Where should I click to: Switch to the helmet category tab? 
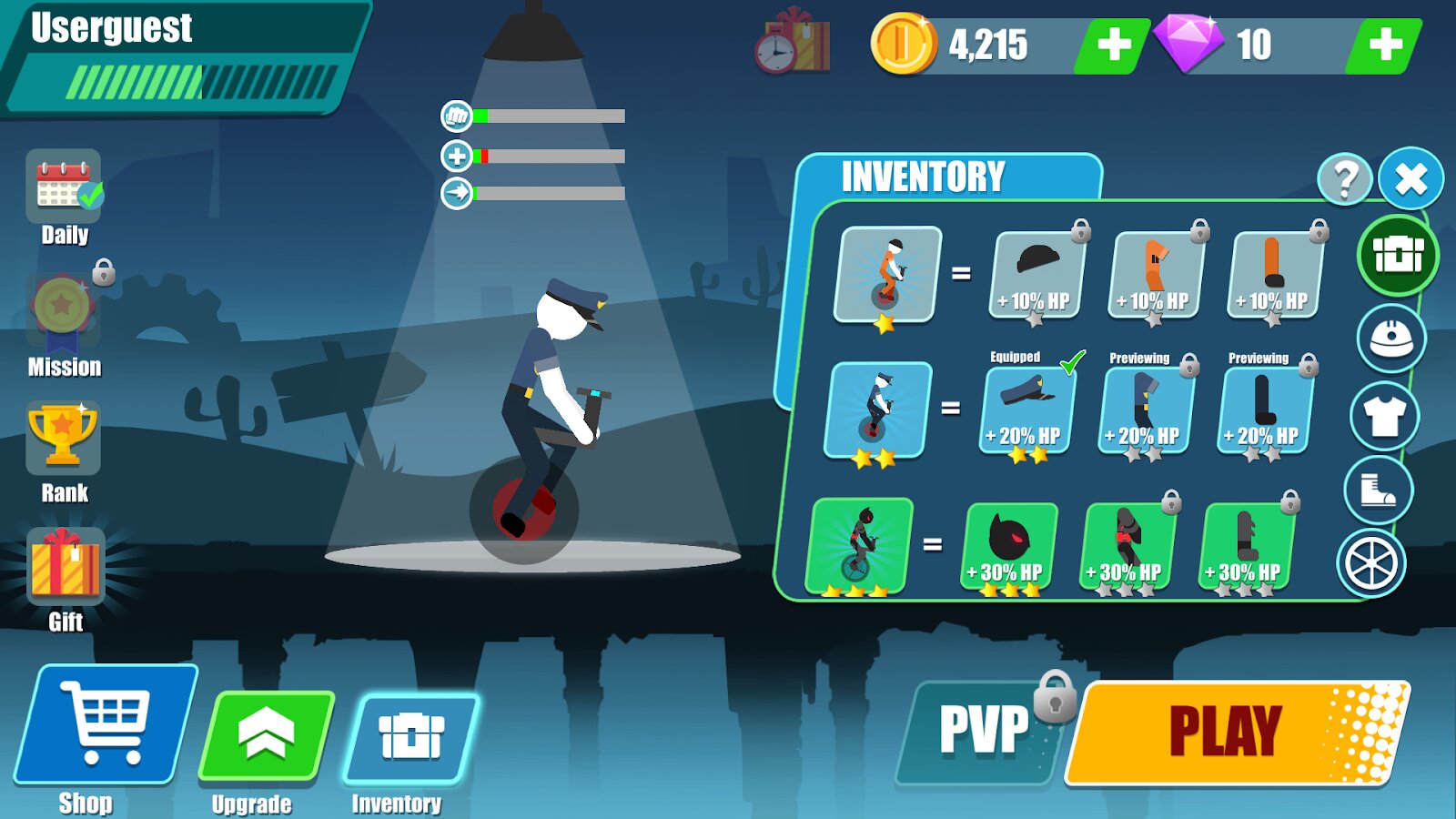[x=1390, y=339]
